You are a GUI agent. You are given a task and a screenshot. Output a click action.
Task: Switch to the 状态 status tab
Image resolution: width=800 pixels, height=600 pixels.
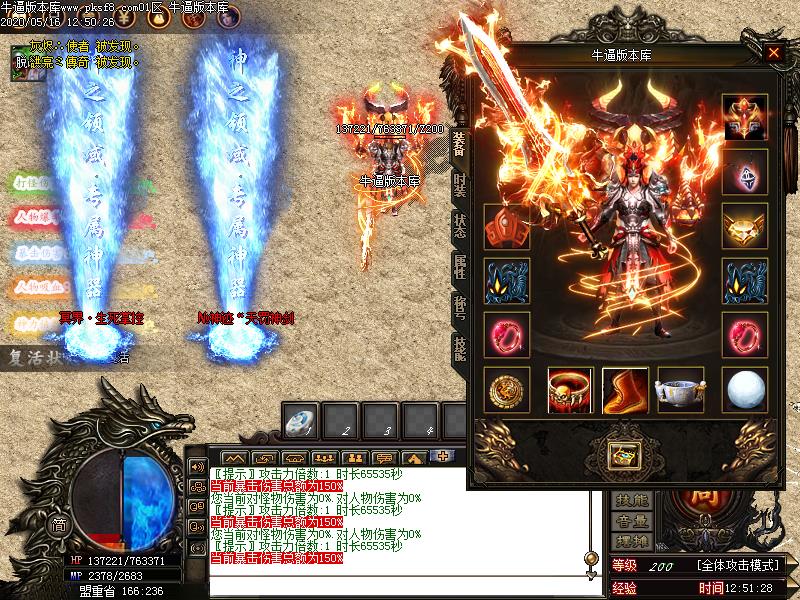coord(459,226)
